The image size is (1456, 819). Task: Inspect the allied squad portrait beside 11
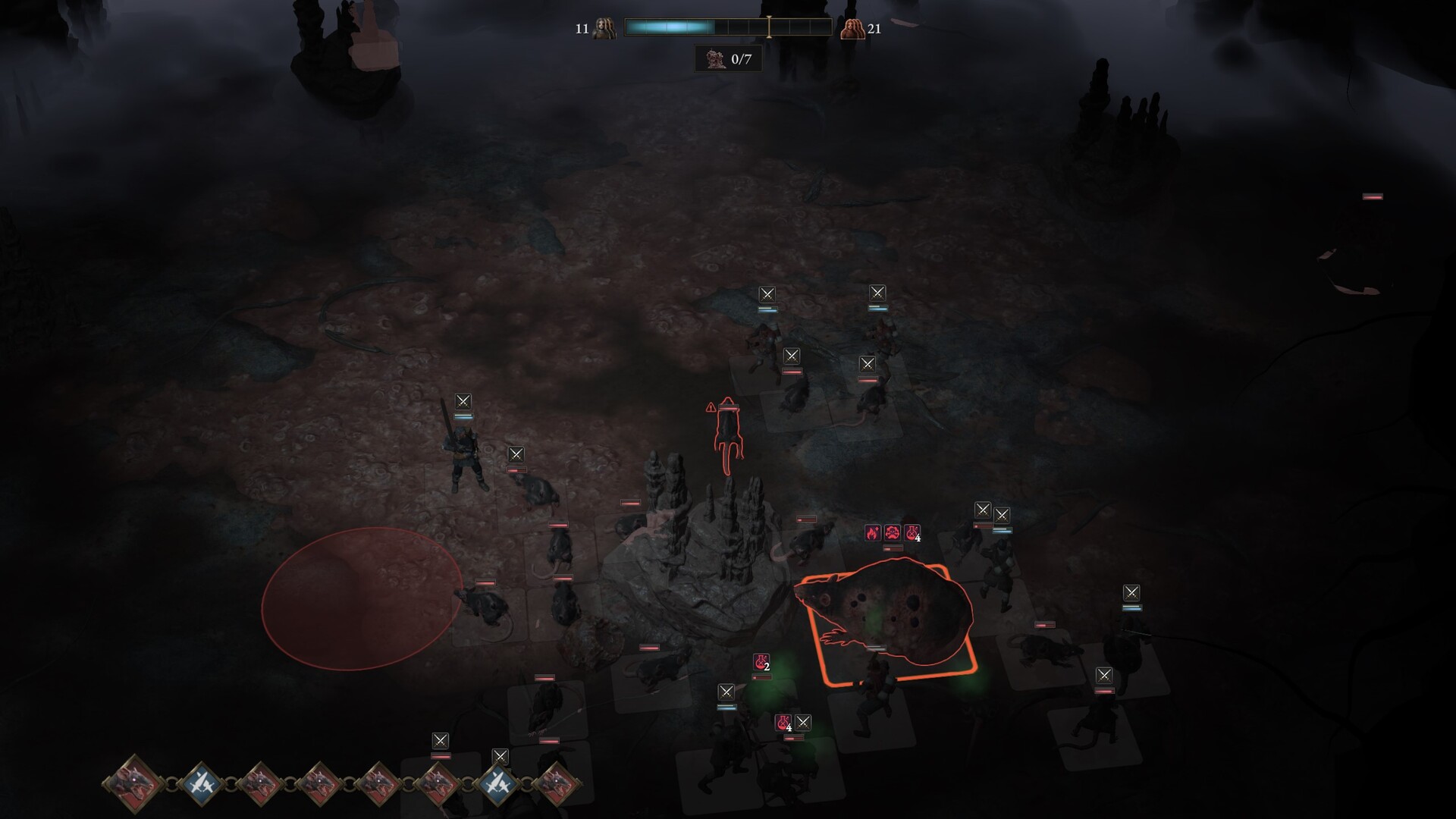tap(604, 29)
